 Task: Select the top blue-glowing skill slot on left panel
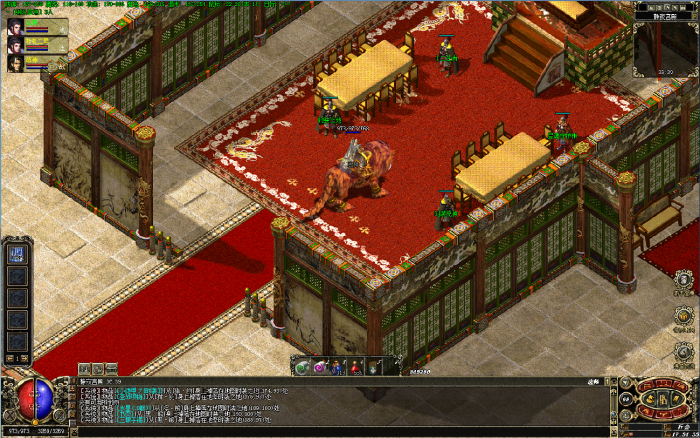(17, 252)
